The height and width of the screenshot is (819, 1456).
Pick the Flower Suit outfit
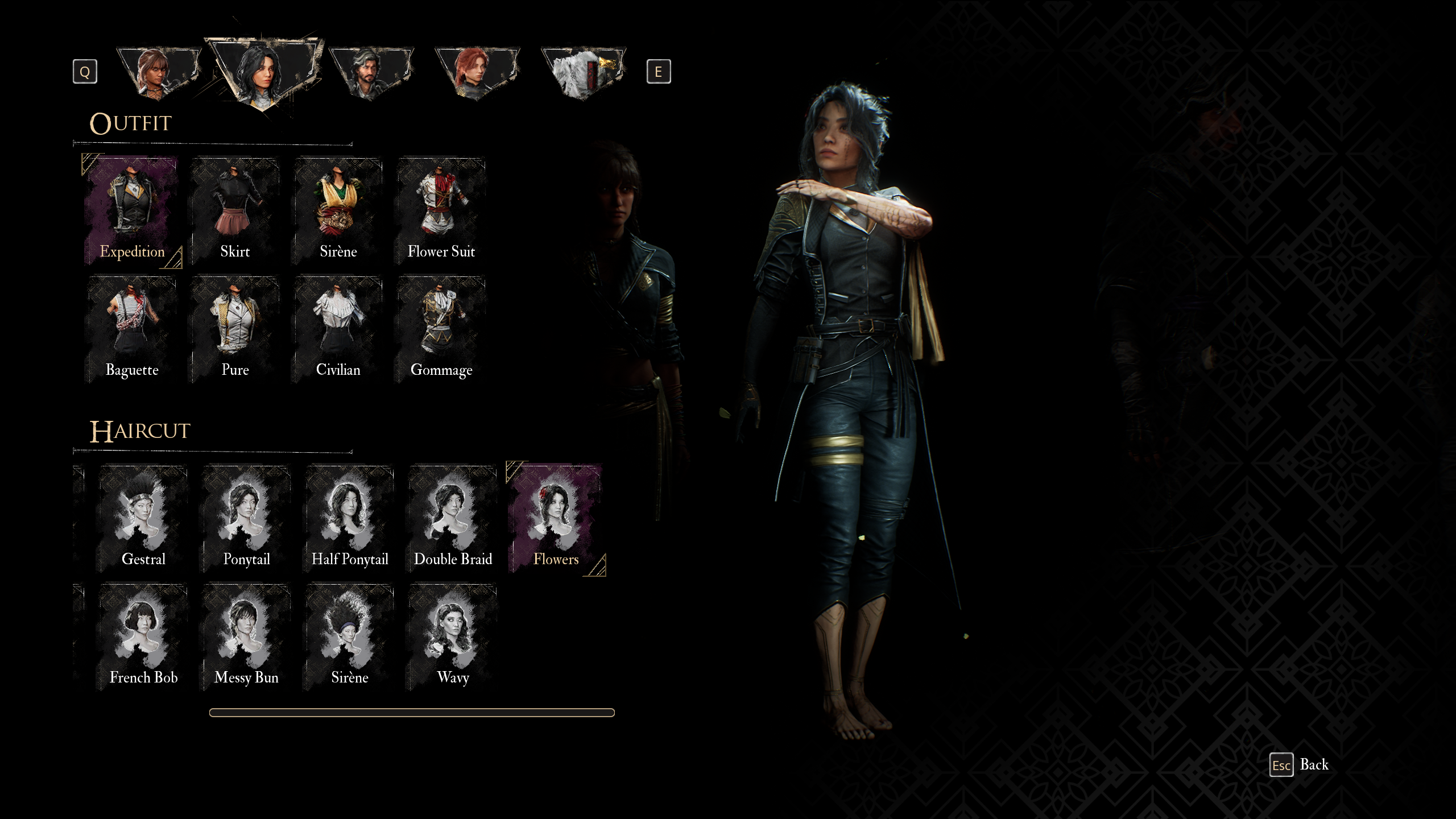(441, 210)
